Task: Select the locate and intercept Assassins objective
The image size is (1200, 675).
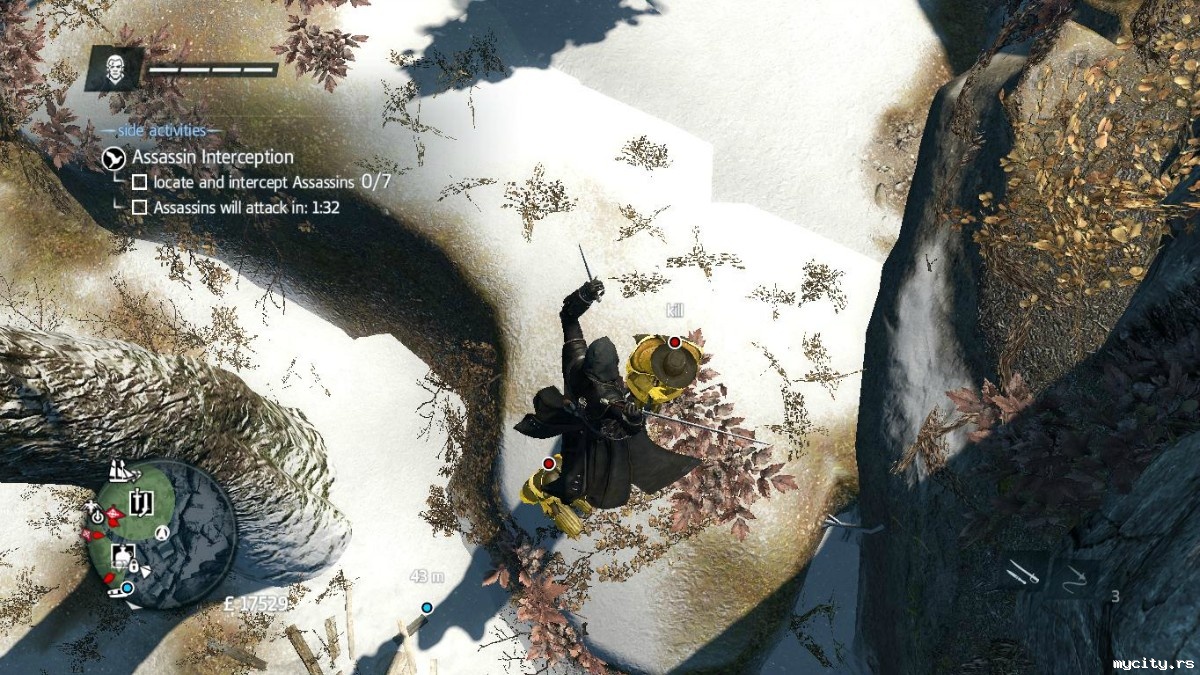Action: pos(140,182)
